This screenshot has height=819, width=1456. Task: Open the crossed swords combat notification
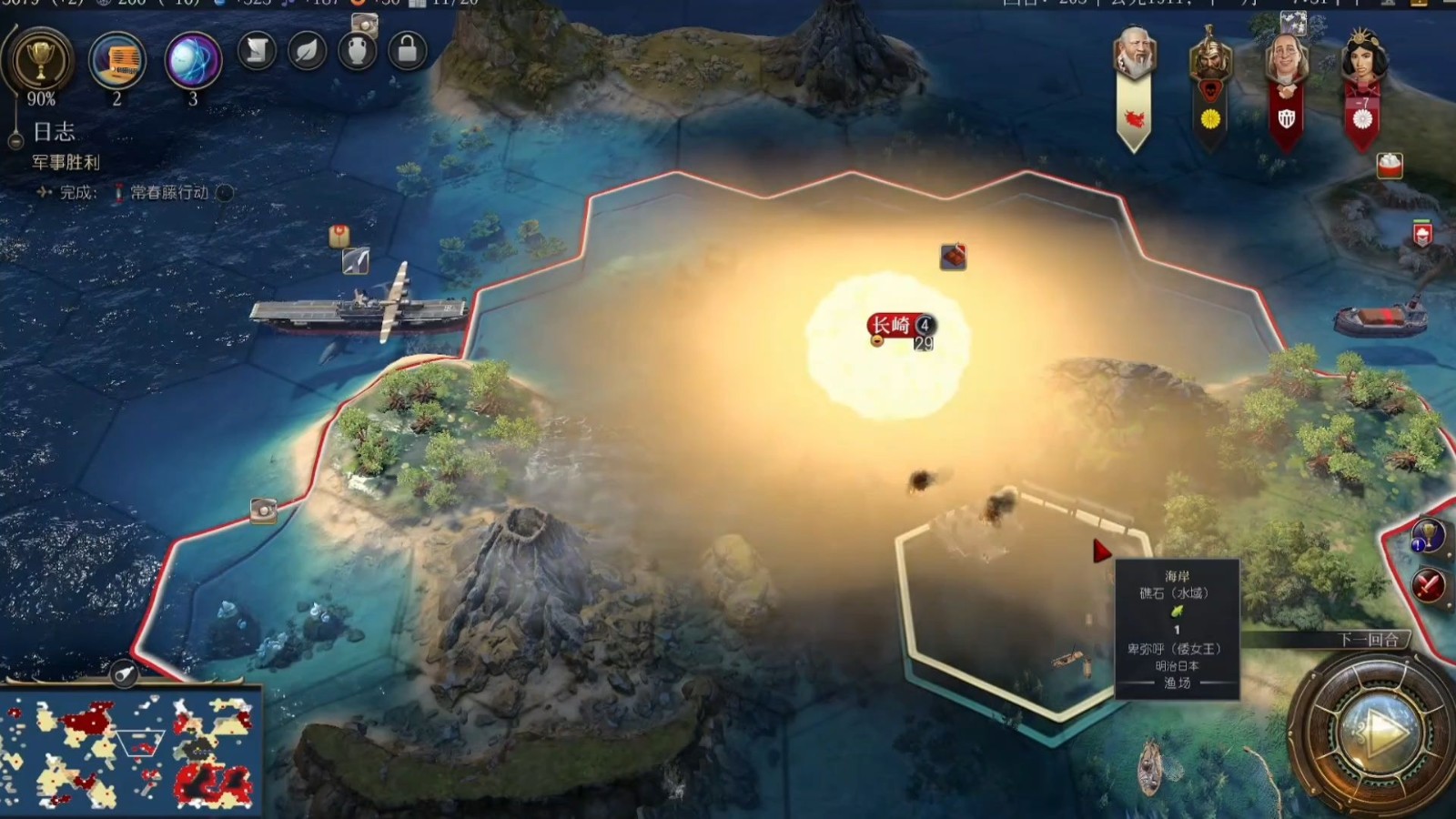click(1428, 584)
